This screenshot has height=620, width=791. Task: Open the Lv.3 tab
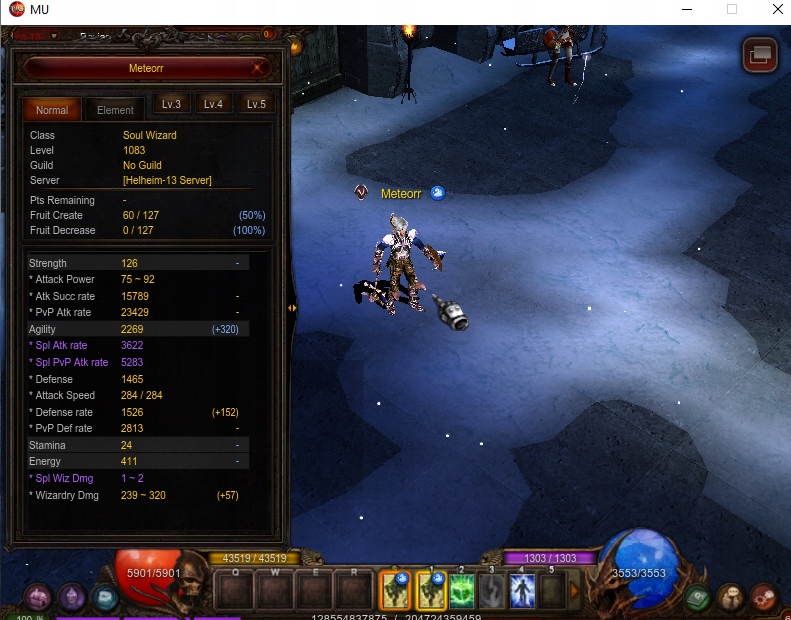click(x=171, y=104)
